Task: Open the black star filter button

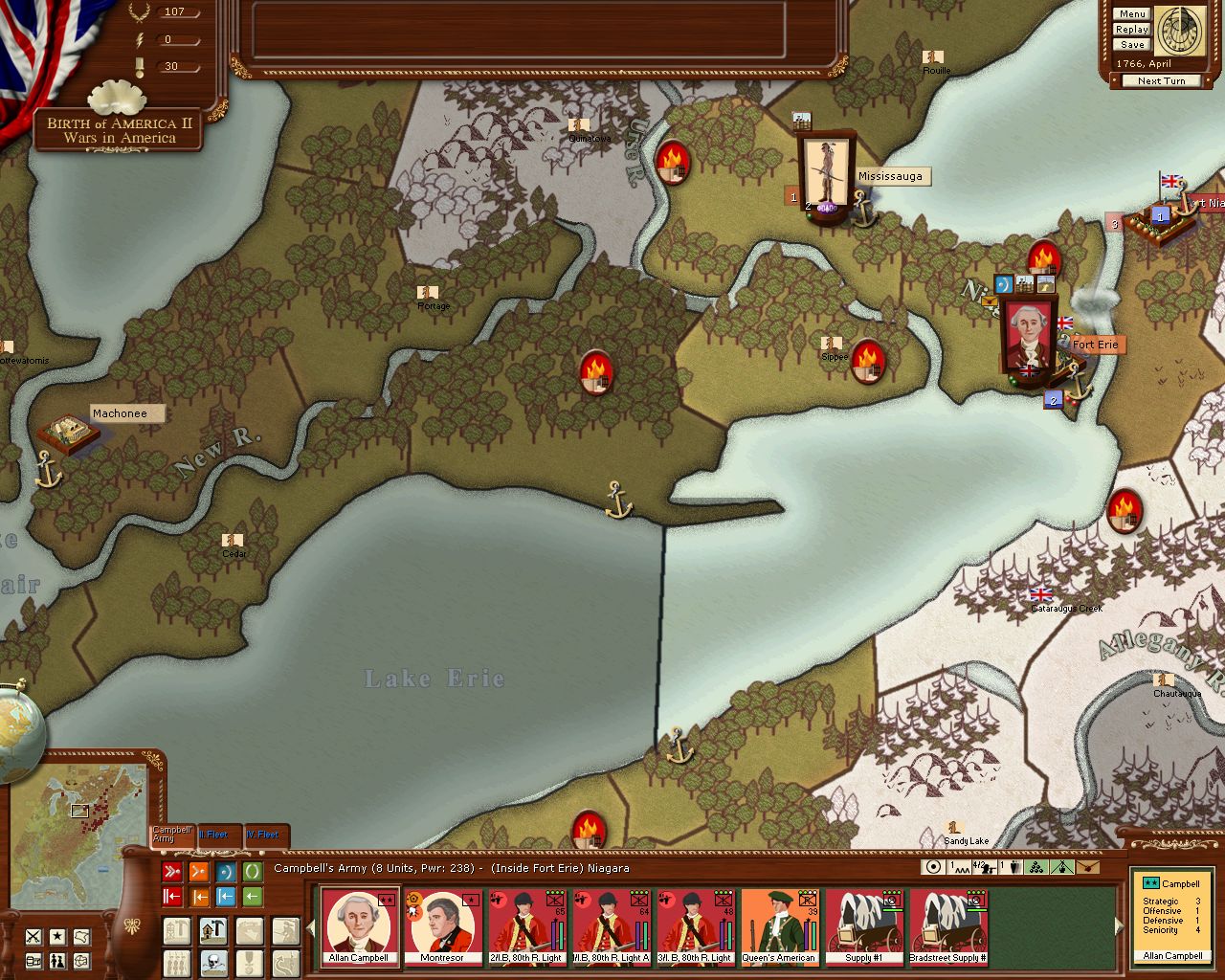Action: click(58, 936)
